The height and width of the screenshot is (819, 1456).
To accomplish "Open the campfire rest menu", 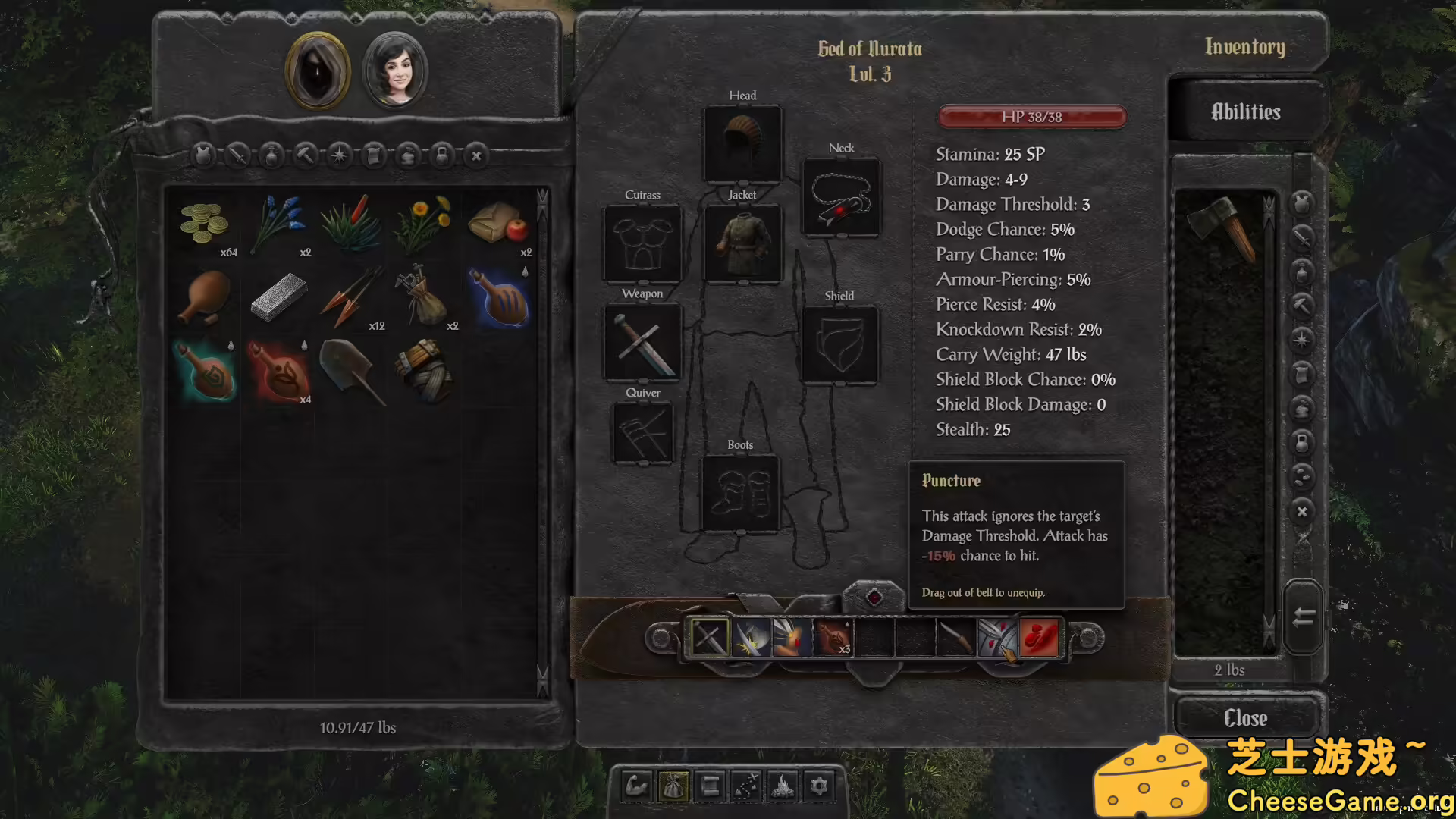I will tap(783, 786).
